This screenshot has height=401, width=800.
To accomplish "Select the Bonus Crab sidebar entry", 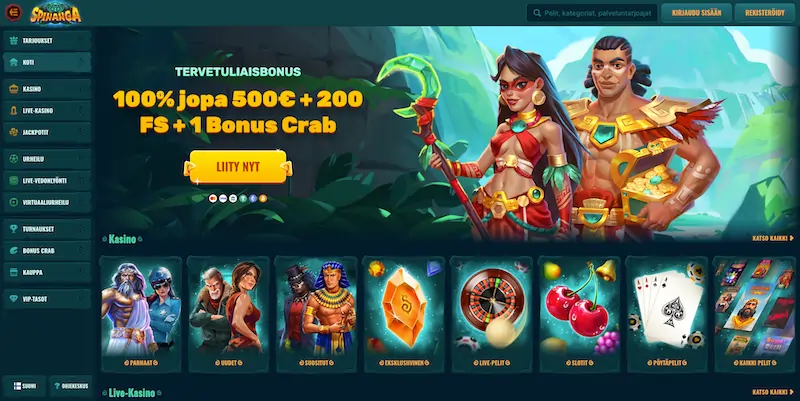I will (x=47, y=250).
